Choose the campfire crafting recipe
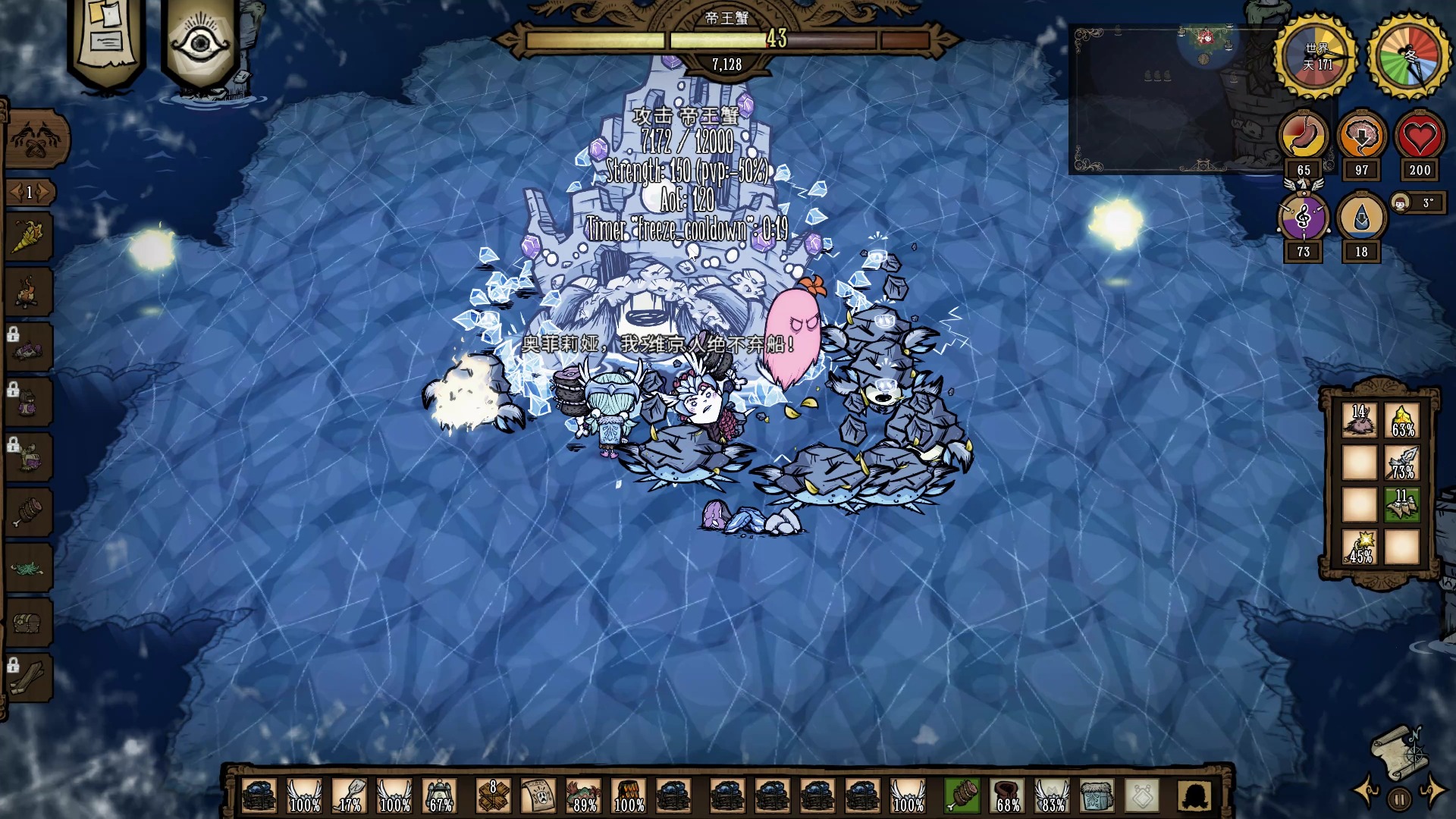 pos(28,292)
